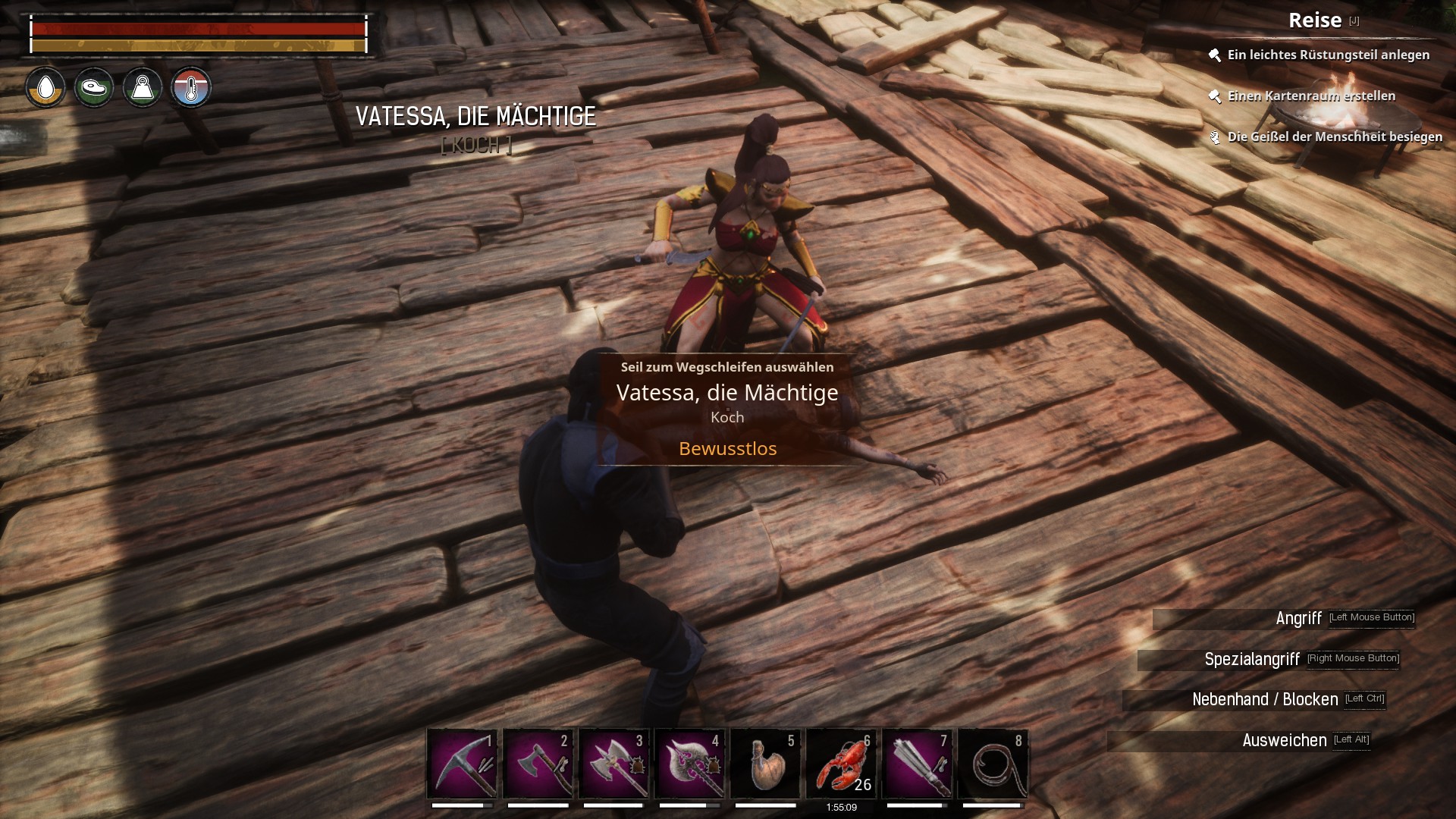Select the 'Ein leichtes Rüstungsteil anlegen' objective
This screenshot has height=819, width=1456.
click(x=1328, y=55)
